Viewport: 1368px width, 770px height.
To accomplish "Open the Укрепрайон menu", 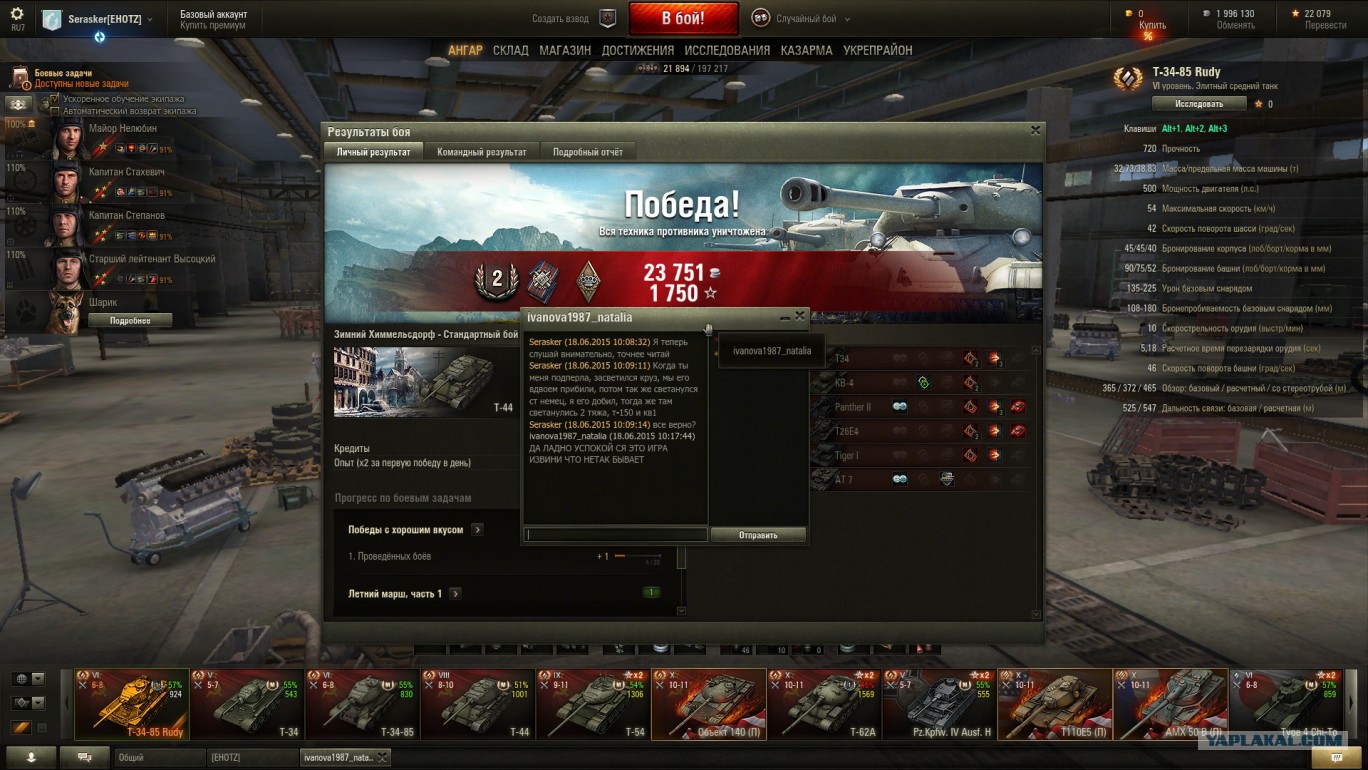I will click(877, 50).
